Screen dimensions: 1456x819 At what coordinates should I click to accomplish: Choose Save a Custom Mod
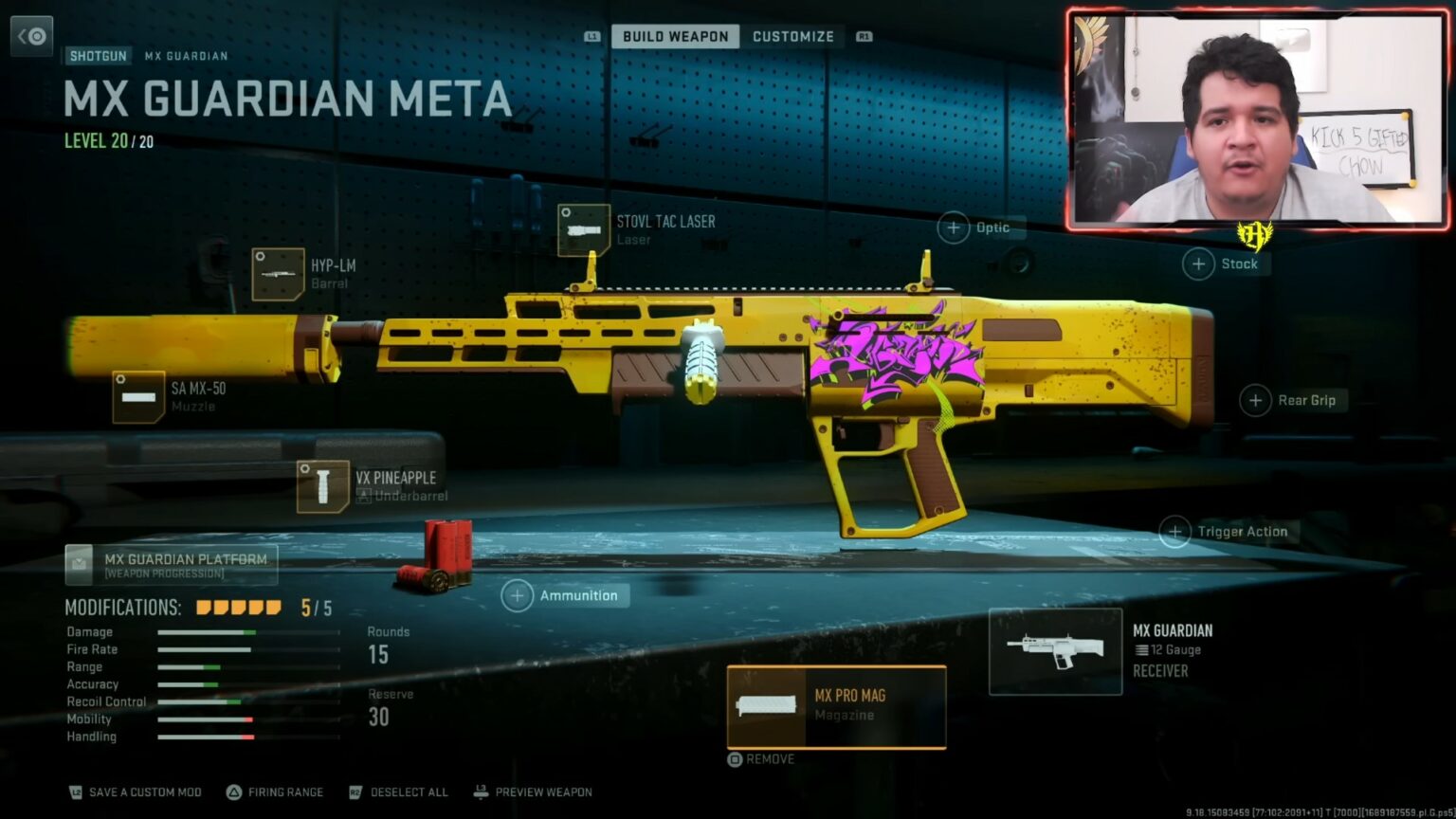click(x=136, y=792)
